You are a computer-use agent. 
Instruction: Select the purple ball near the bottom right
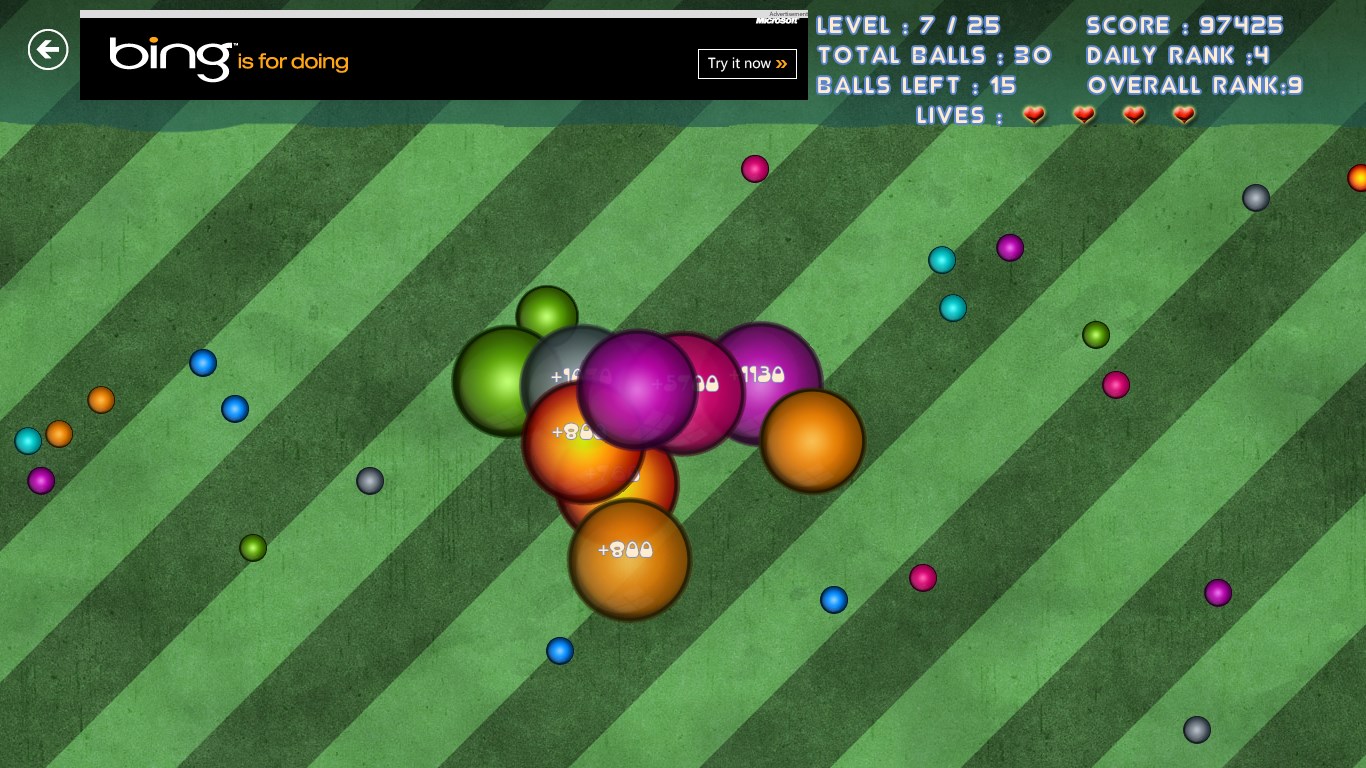pyautogui.click(x=1218, y=593)
